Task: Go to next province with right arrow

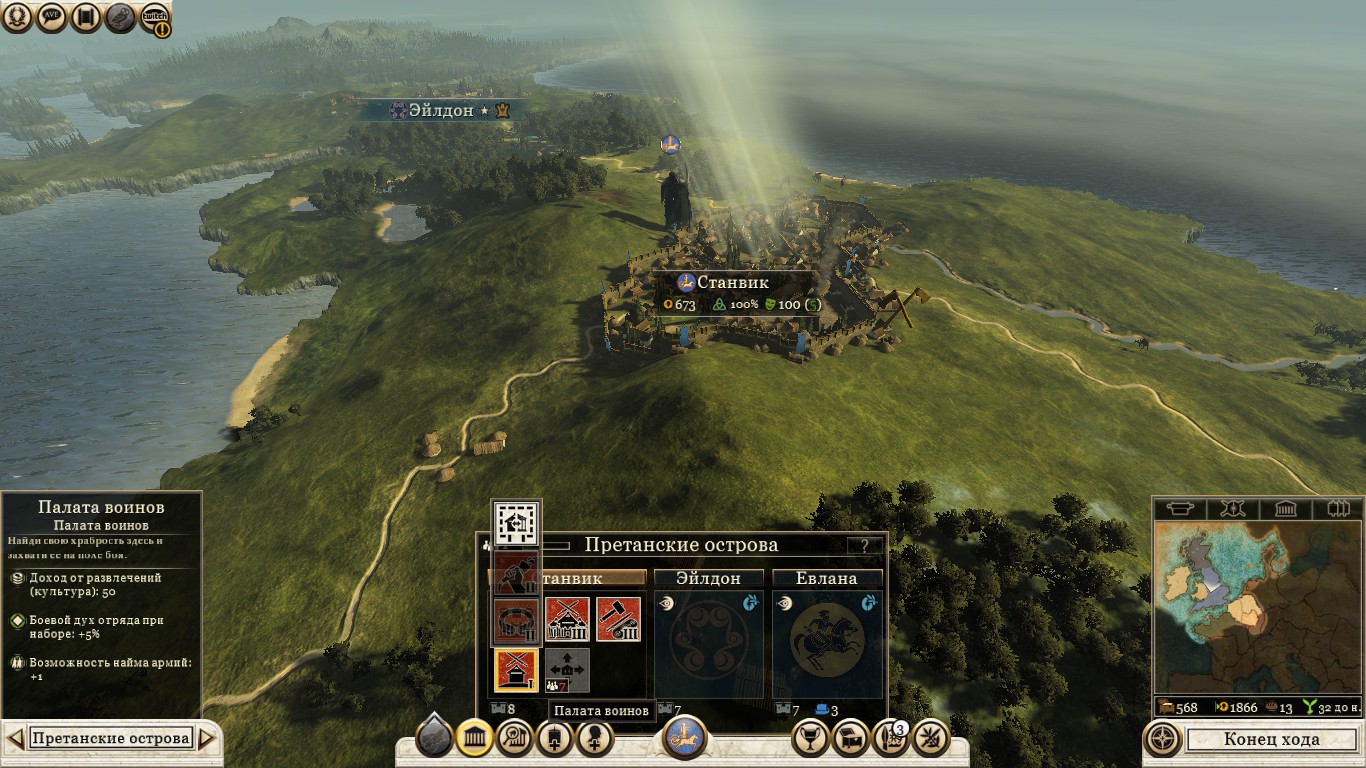Action: coord(207,739)
